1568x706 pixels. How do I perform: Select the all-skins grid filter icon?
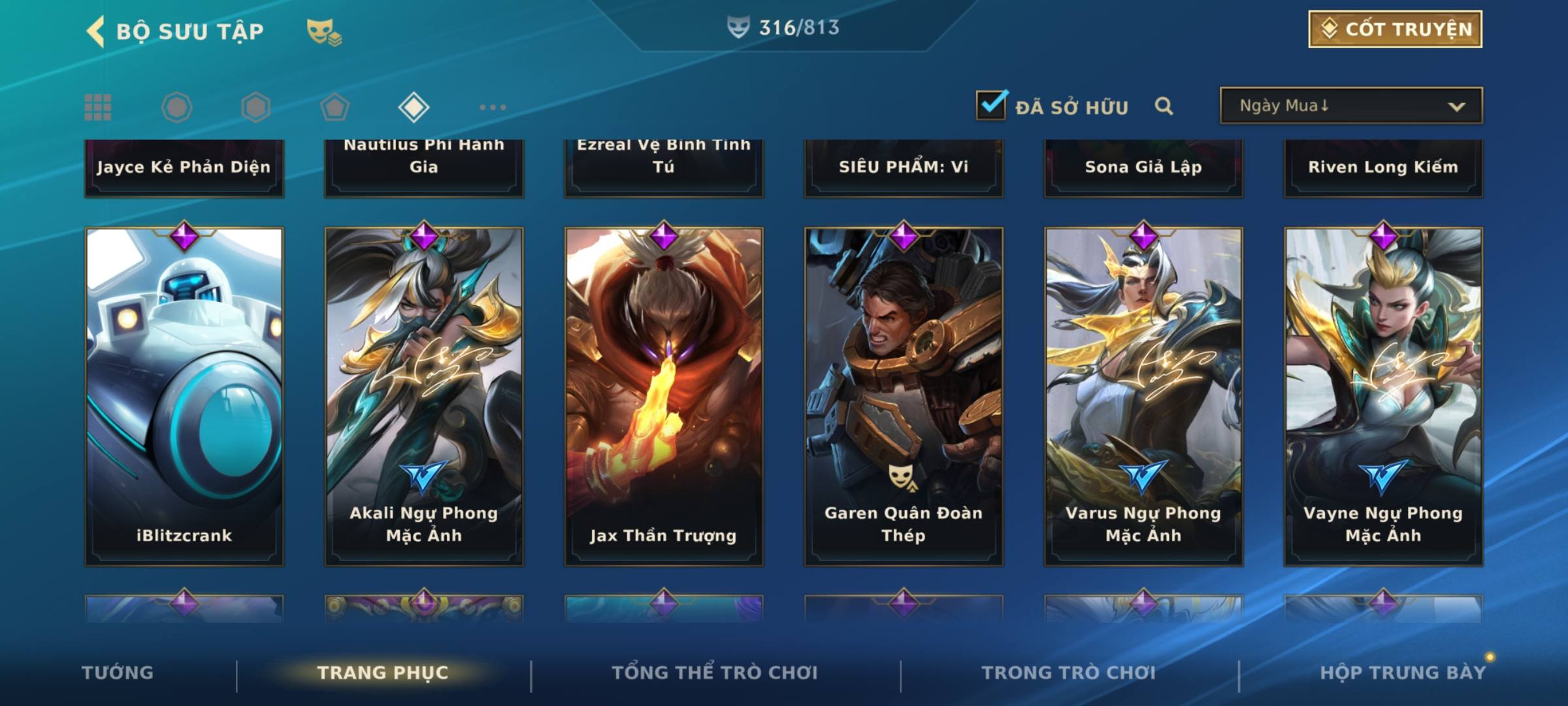[98, 107]
